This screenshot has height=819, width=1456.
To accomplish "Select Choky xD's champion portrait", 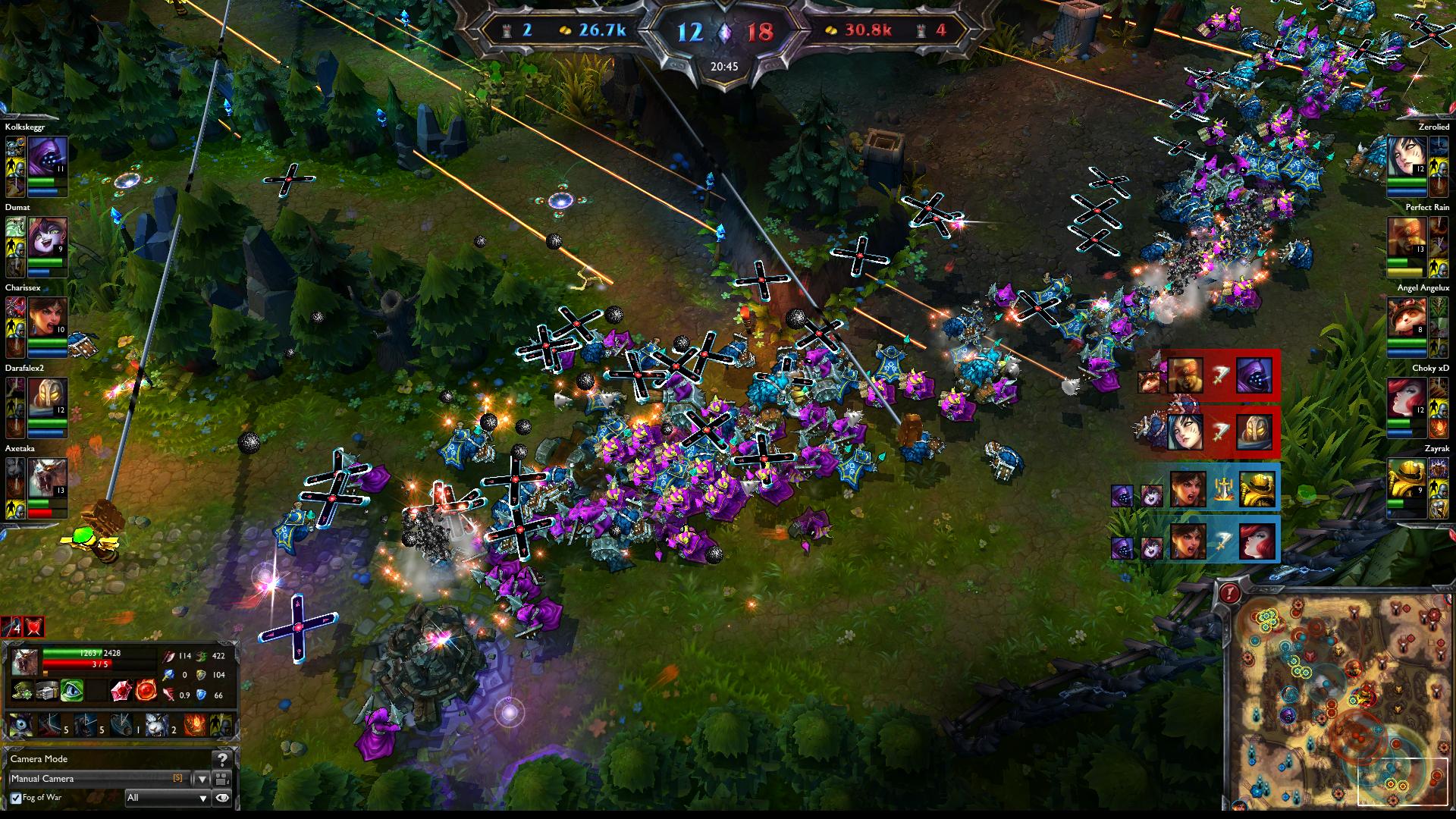I will pyautogui.click(x=1407, y=398).
